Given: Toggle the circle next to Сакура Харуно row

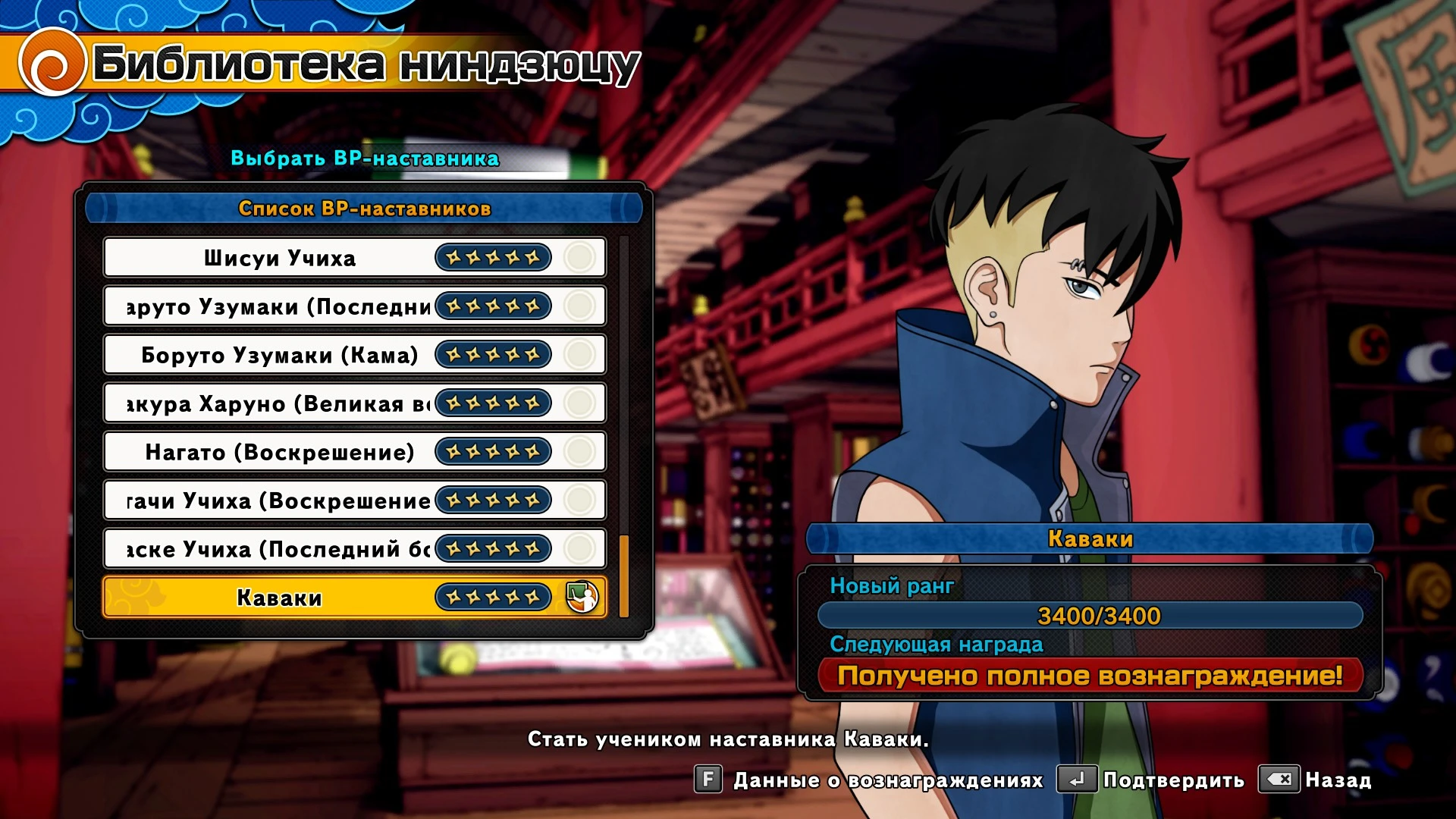Looking at the screenshot, I should 579,403.
